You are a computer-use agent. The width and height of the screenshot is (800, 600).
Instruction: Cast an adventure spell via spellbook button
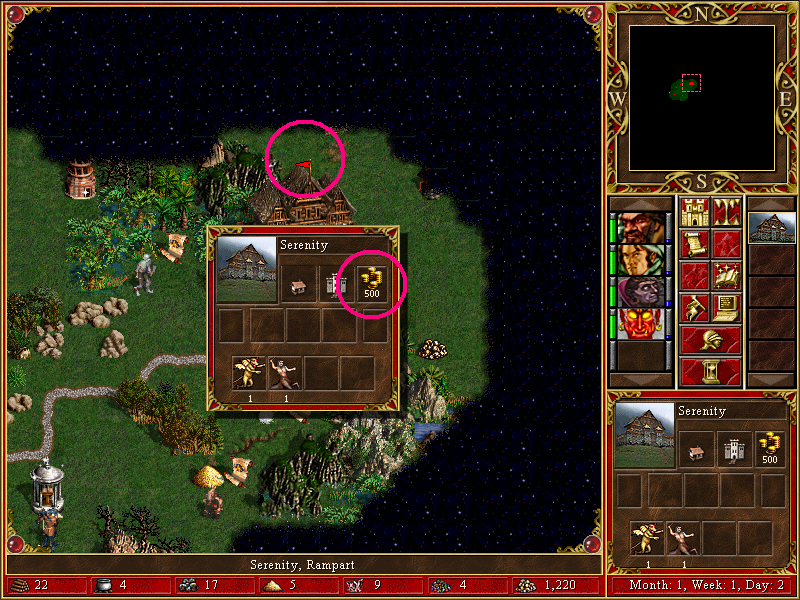pyautogui.click(x=727, y=276)
